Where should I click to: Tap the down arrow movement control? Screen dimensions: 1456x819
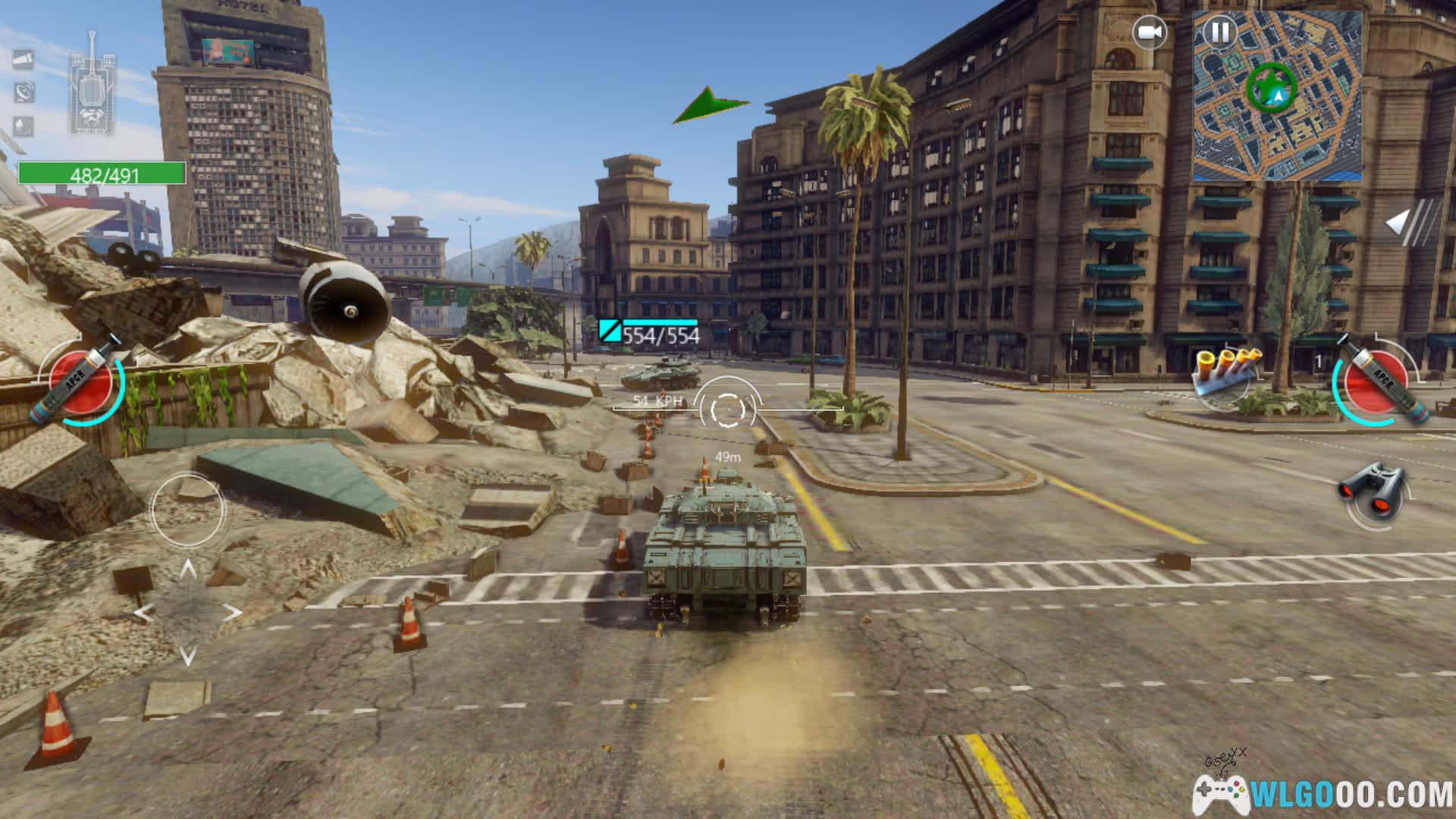click(x=188, y=654)
